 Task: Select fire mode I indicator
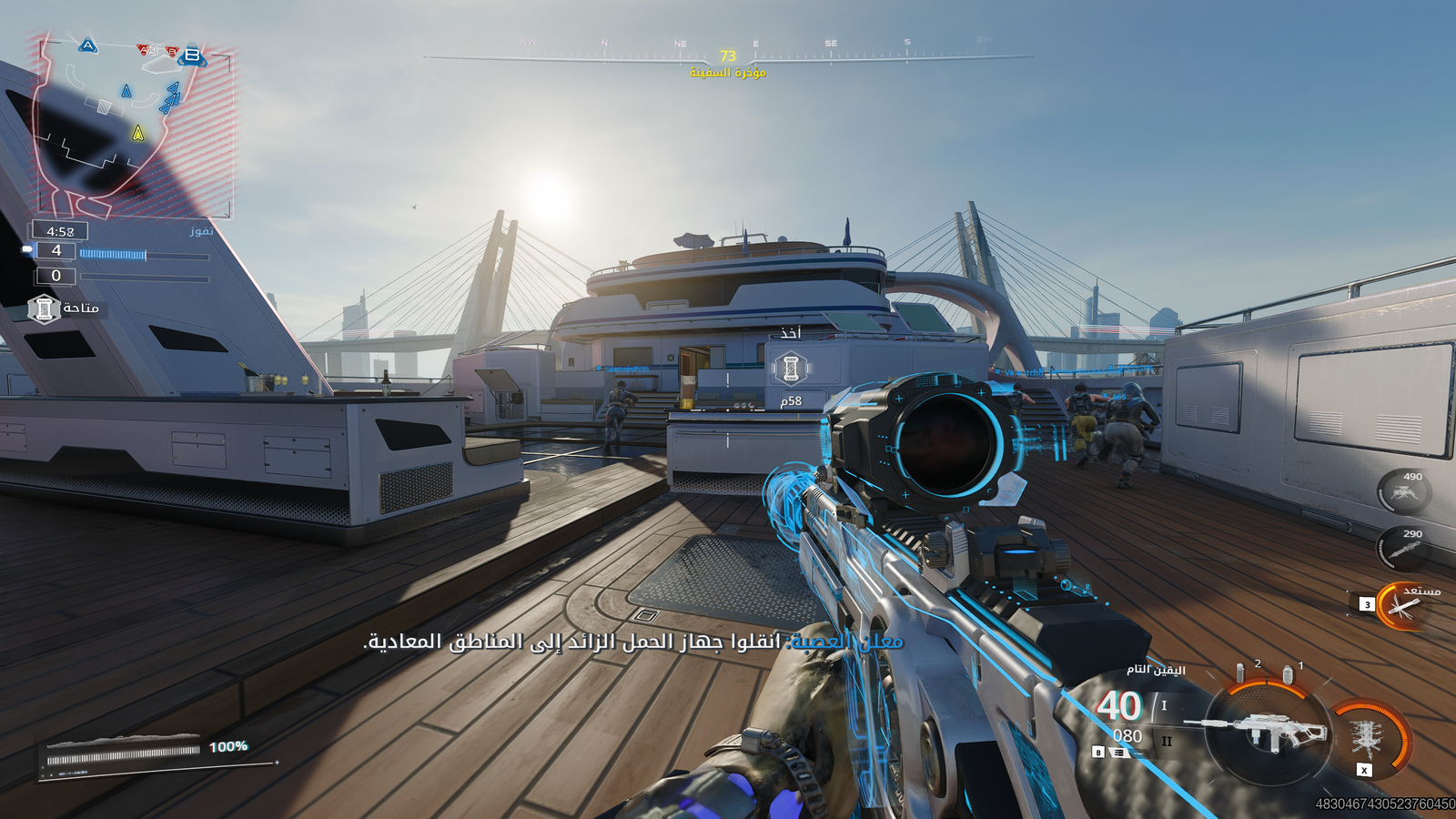[x=1164, y=705]
